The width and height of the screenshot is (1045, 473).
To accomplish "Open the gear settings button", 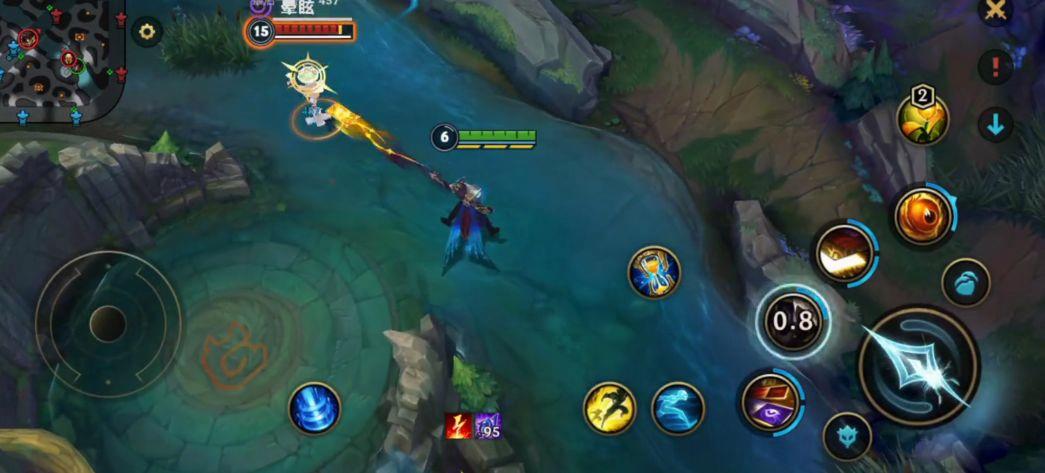I will click(x=147, y=32).
